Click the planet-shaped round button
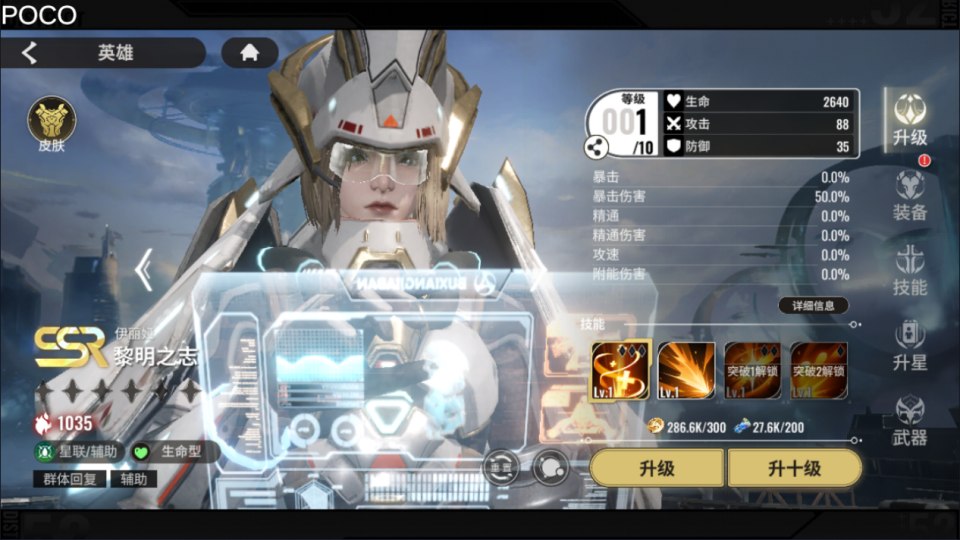 [x=549, y=467]
